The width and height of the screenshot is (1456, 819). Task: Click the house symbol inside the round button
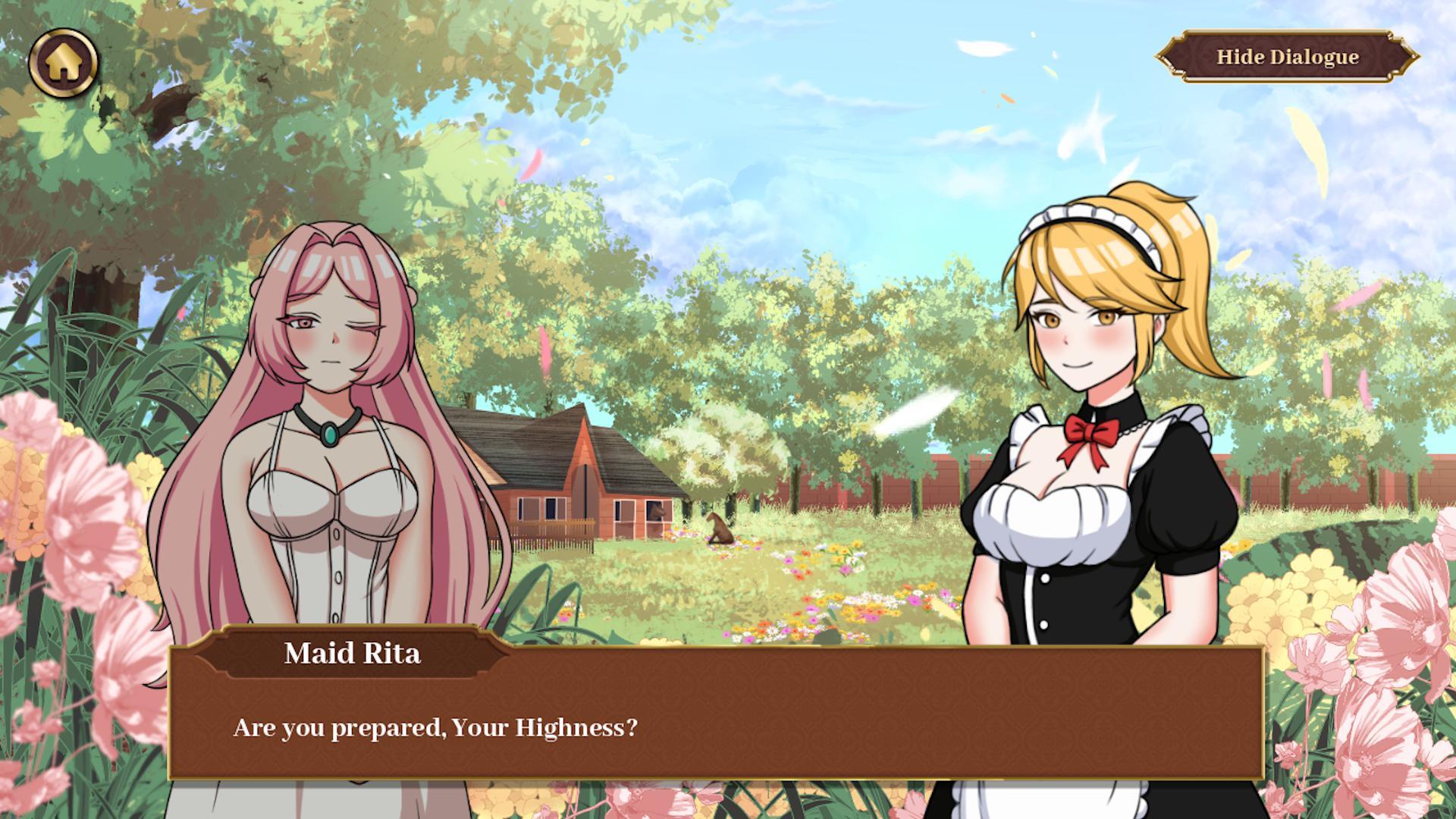(x=64, y=62)
